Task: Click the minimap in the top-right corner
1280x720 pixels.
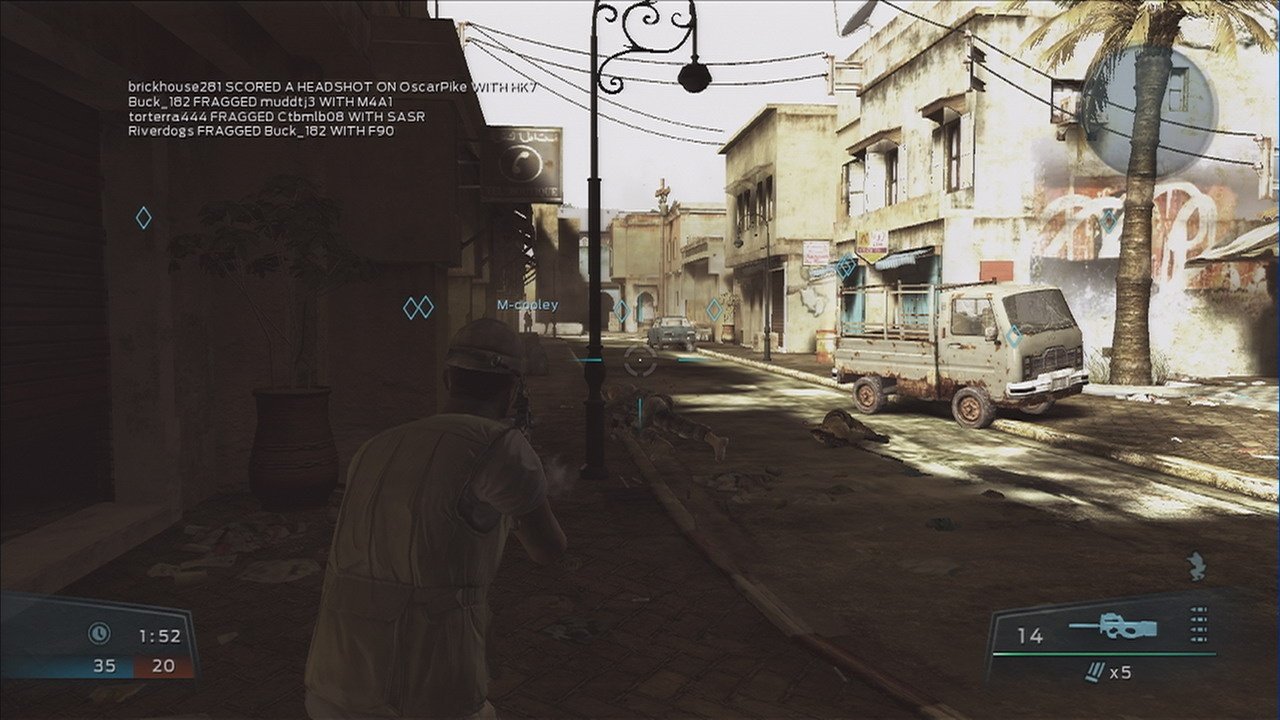Action: tap(1150, 110)
